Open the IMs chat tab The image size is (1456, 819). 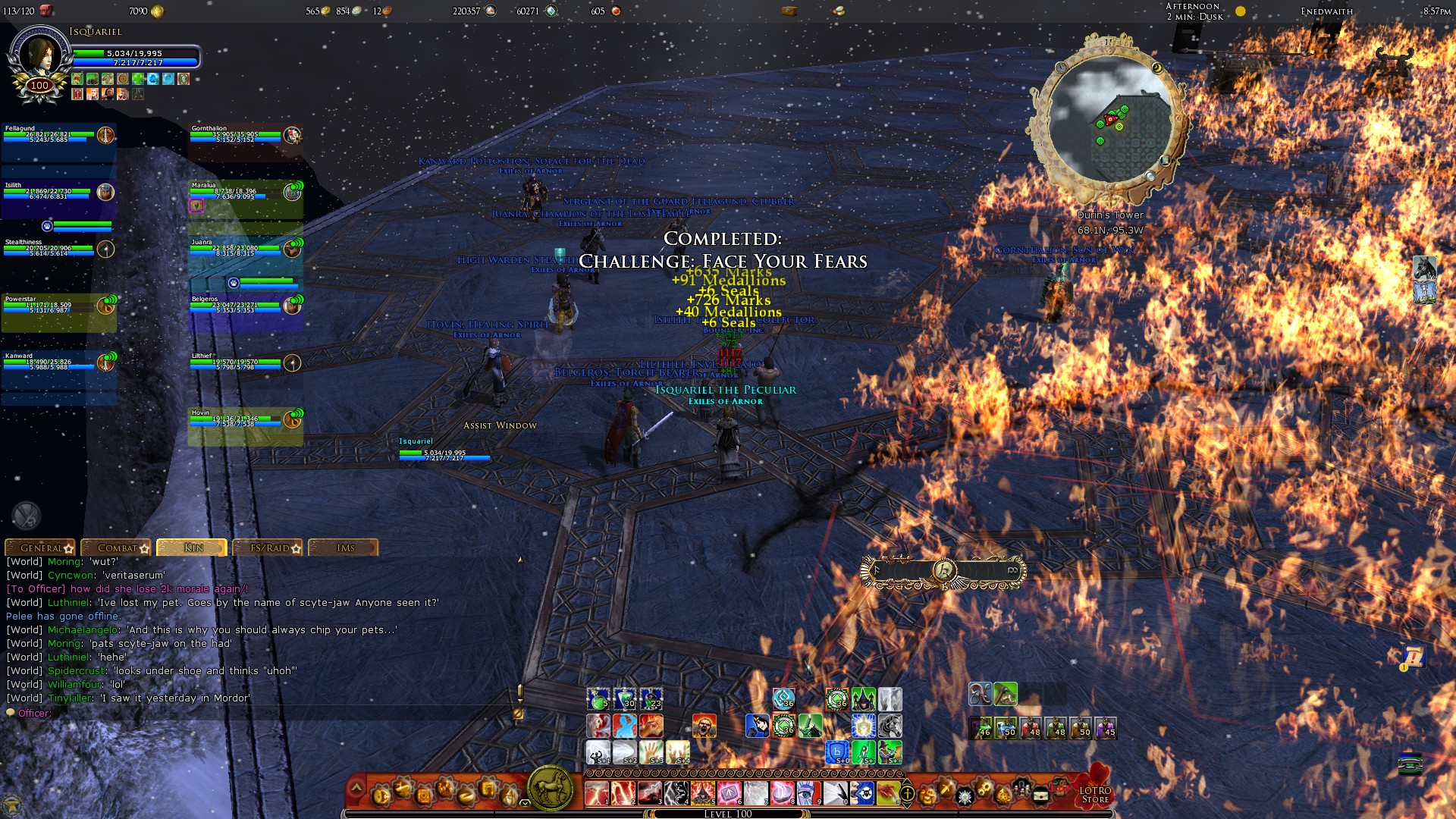coord(345,548)
